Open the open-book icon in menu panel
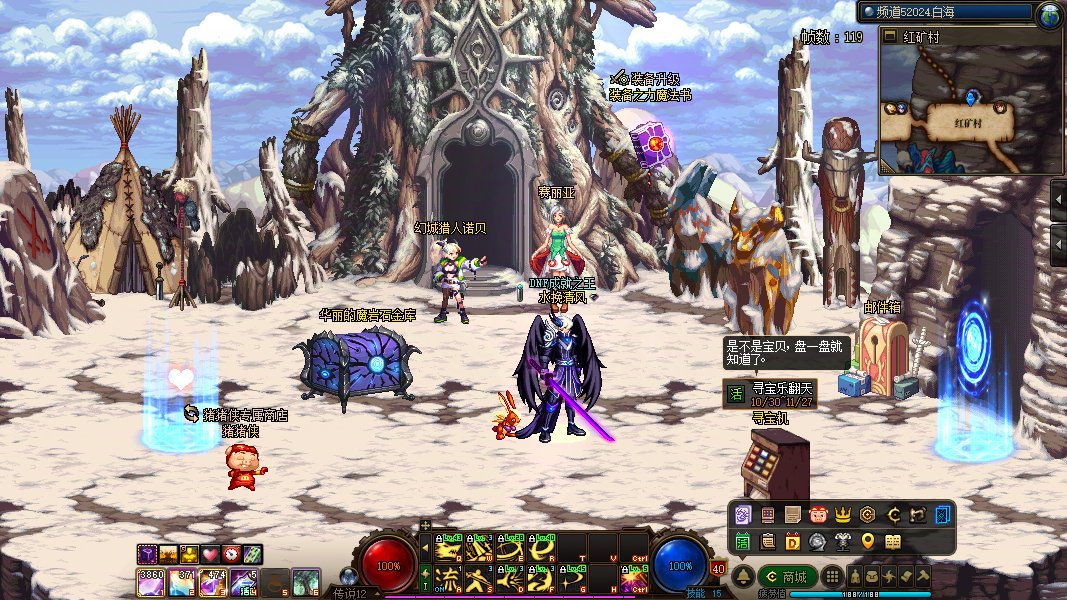 pyautogui.click(x=893, y=541)
